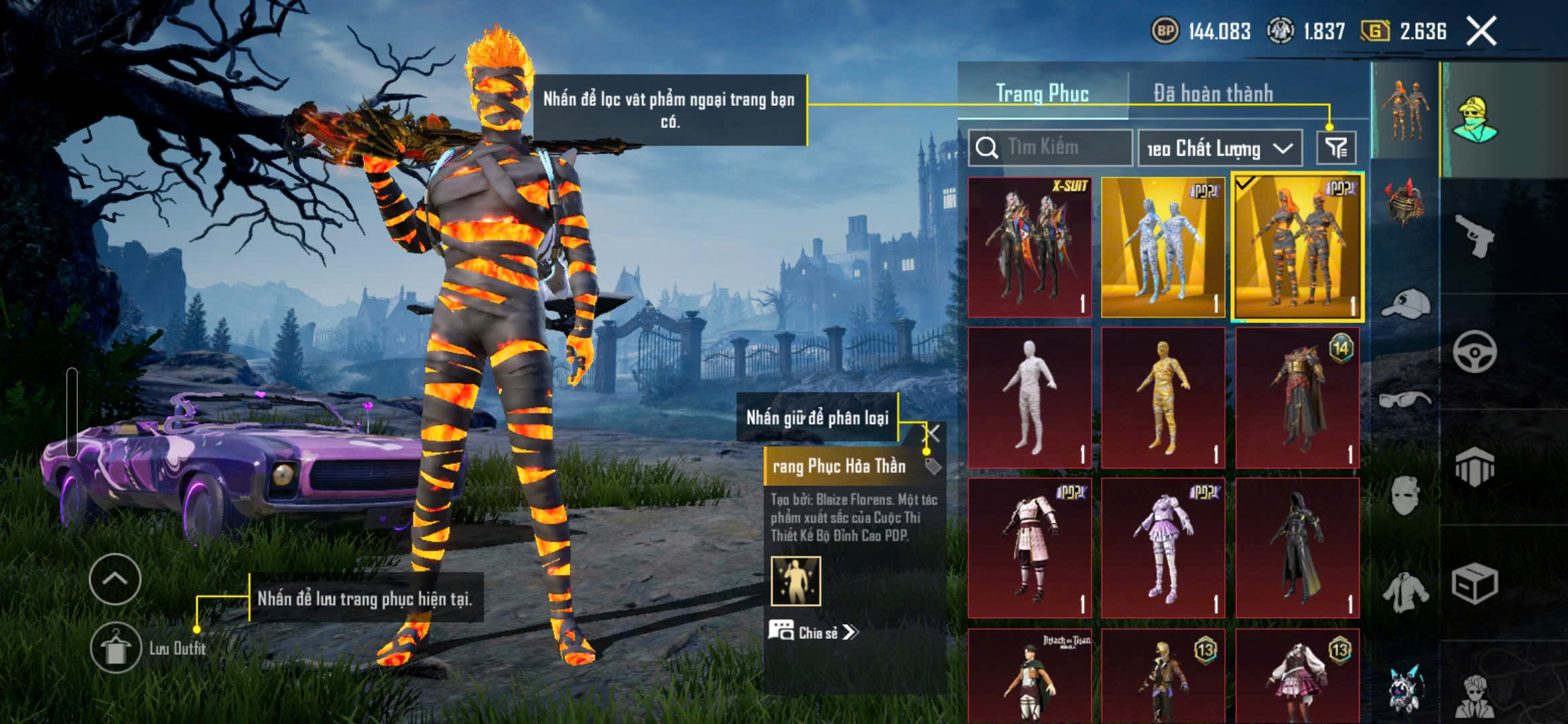Switch to the Trang Phục tab
1568x724 pixels.
tap(1042, 94)
